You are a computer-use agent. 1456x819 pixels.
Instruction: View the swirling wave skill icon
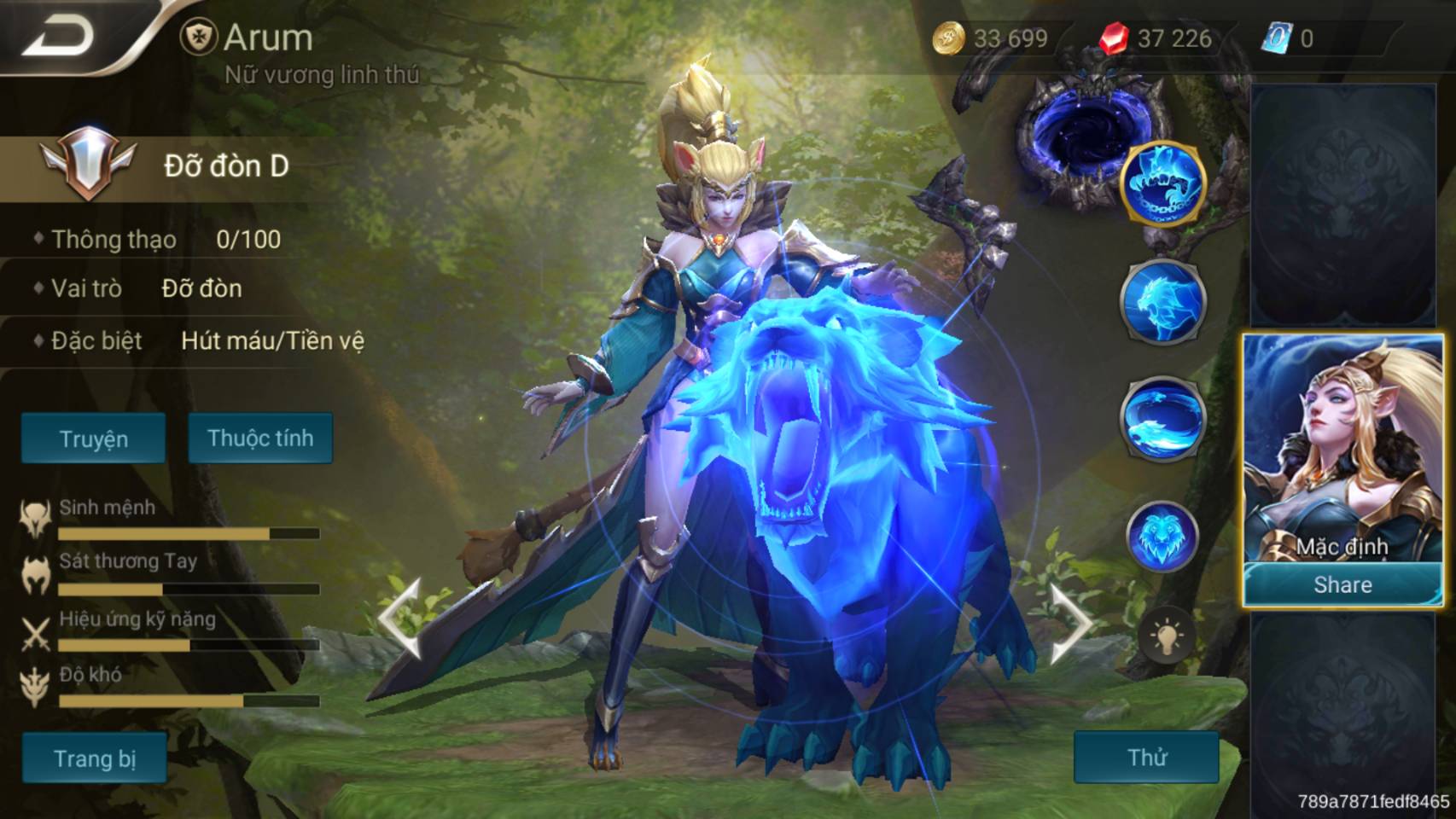[1162, 417]
